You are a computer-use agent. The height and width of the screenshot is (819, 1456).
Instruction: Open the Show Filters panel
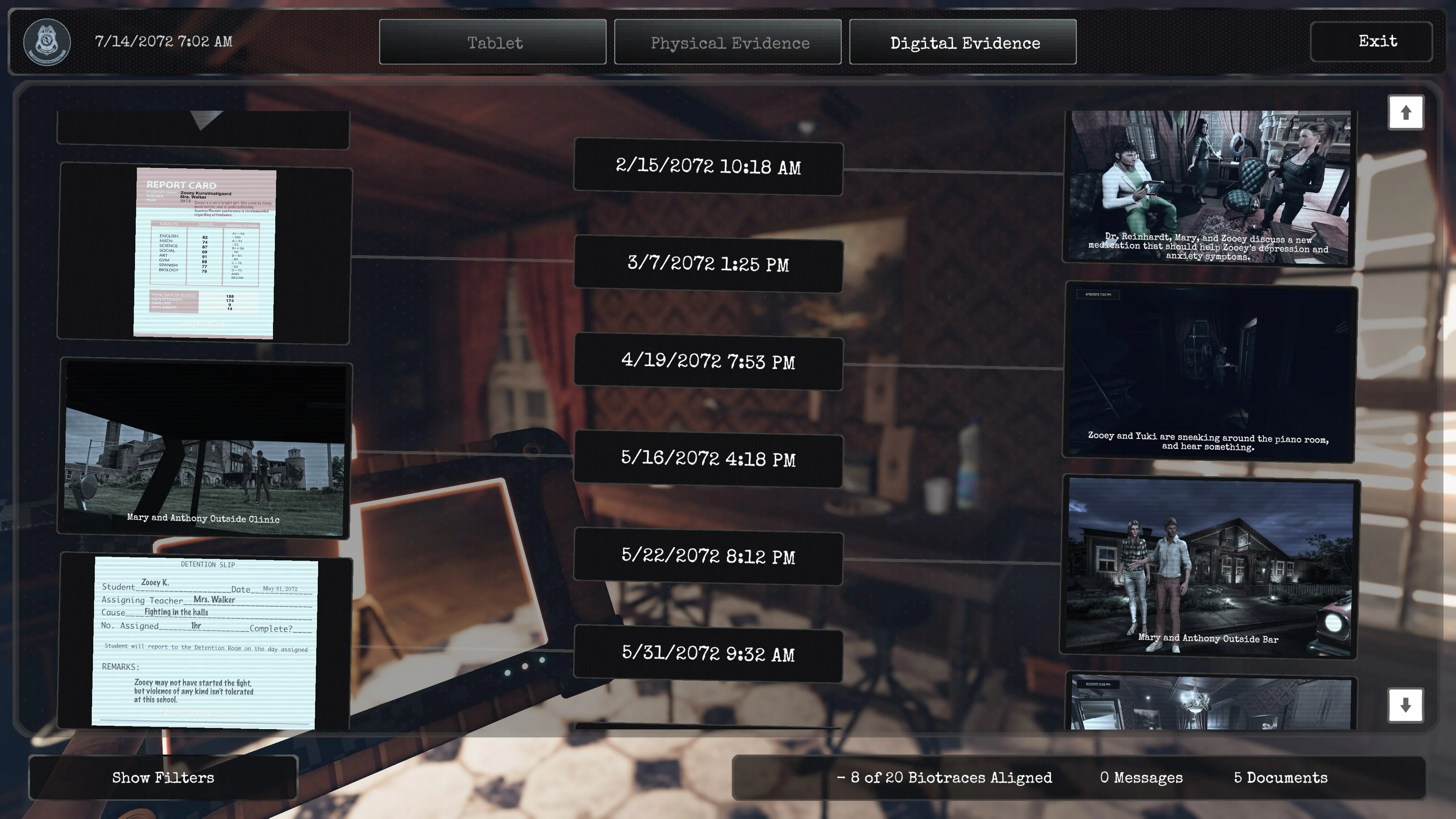click(163, 778)
